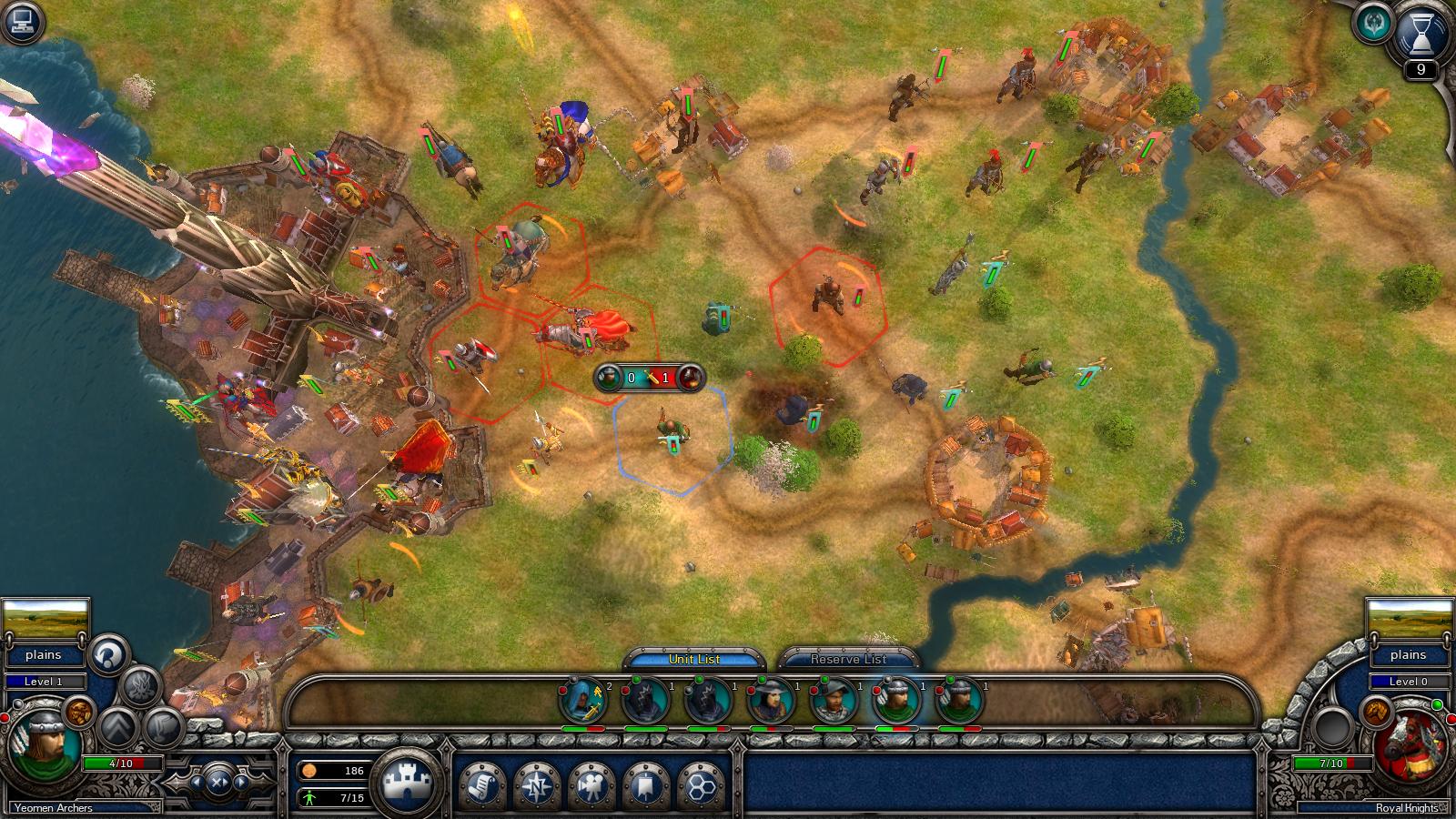Screen dimensions: 1456x819
Task: Click the right arrow next-unit button
Action: coord(240,782)
